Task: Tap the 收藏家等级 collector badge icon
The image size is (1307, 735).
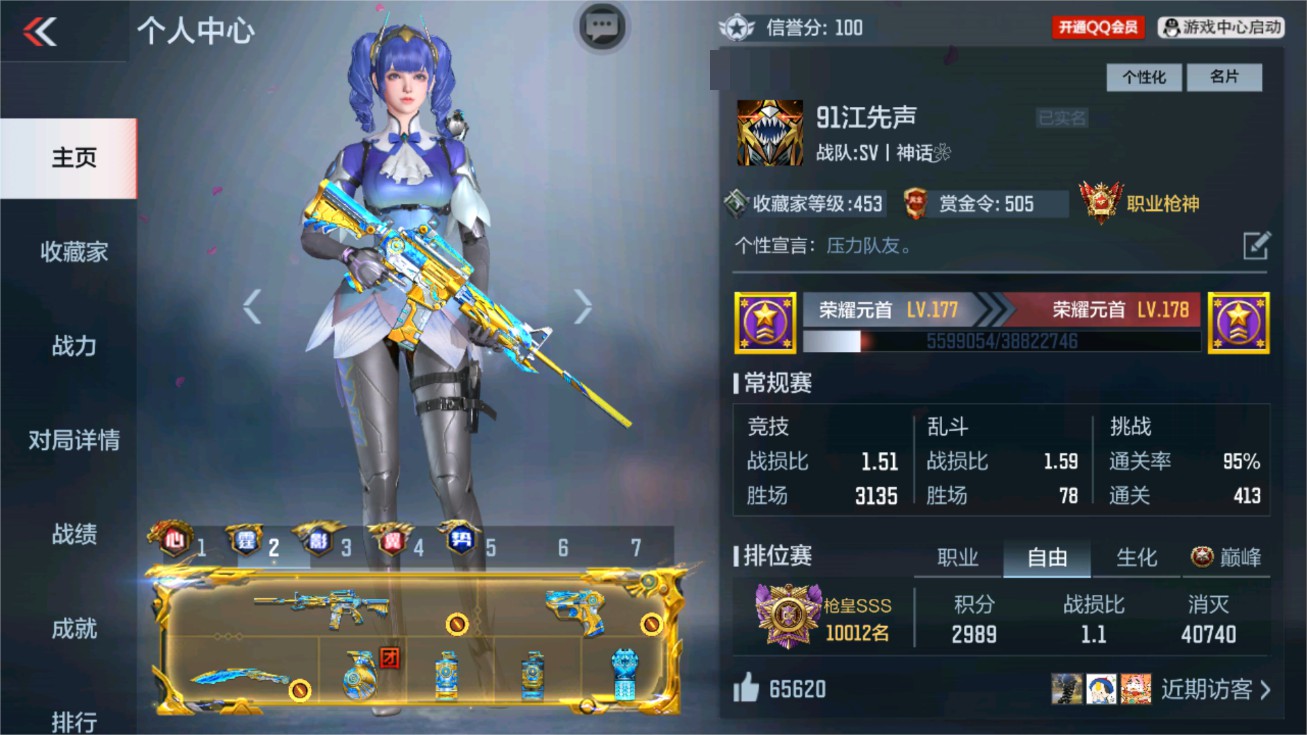Action: 736,203
